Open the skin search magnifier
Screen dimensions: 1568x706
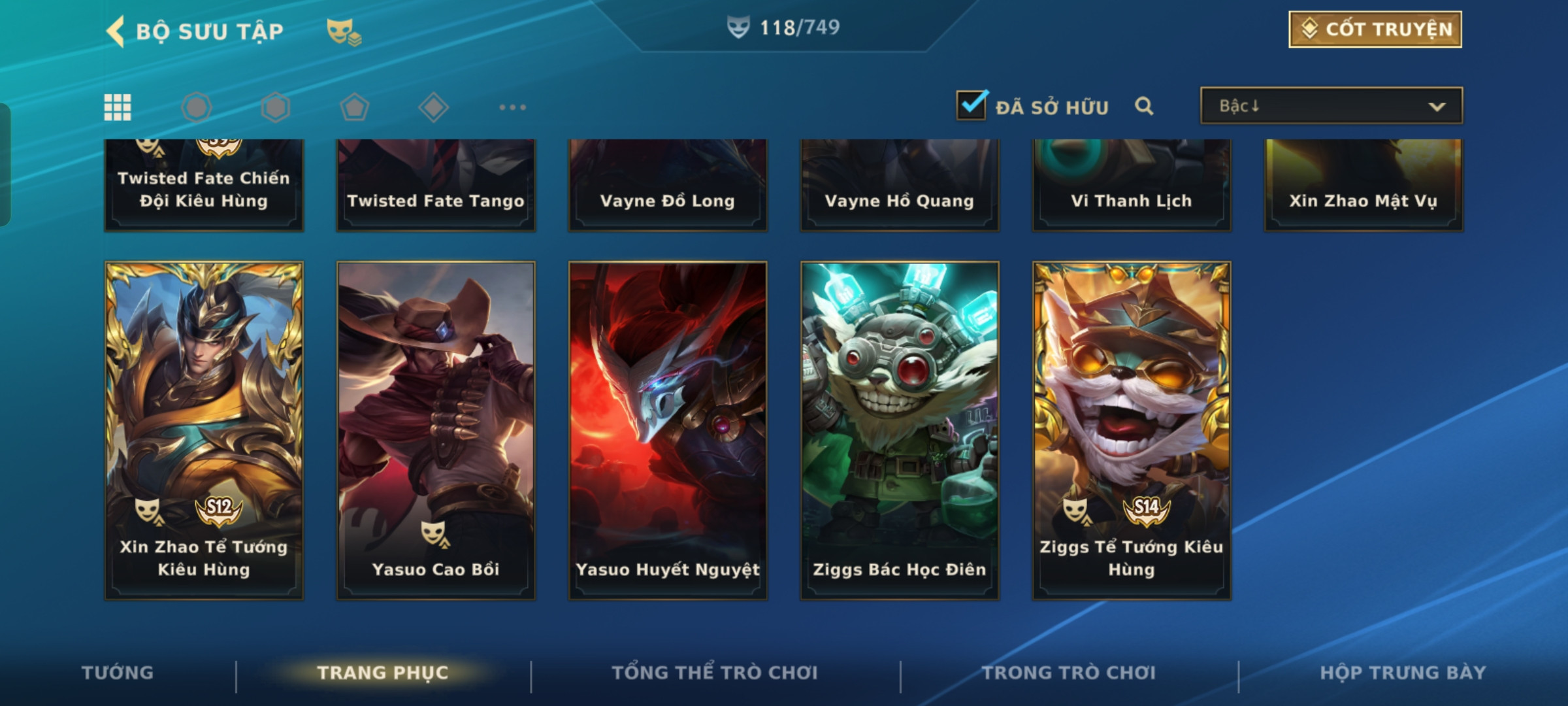coord(1143,106)
